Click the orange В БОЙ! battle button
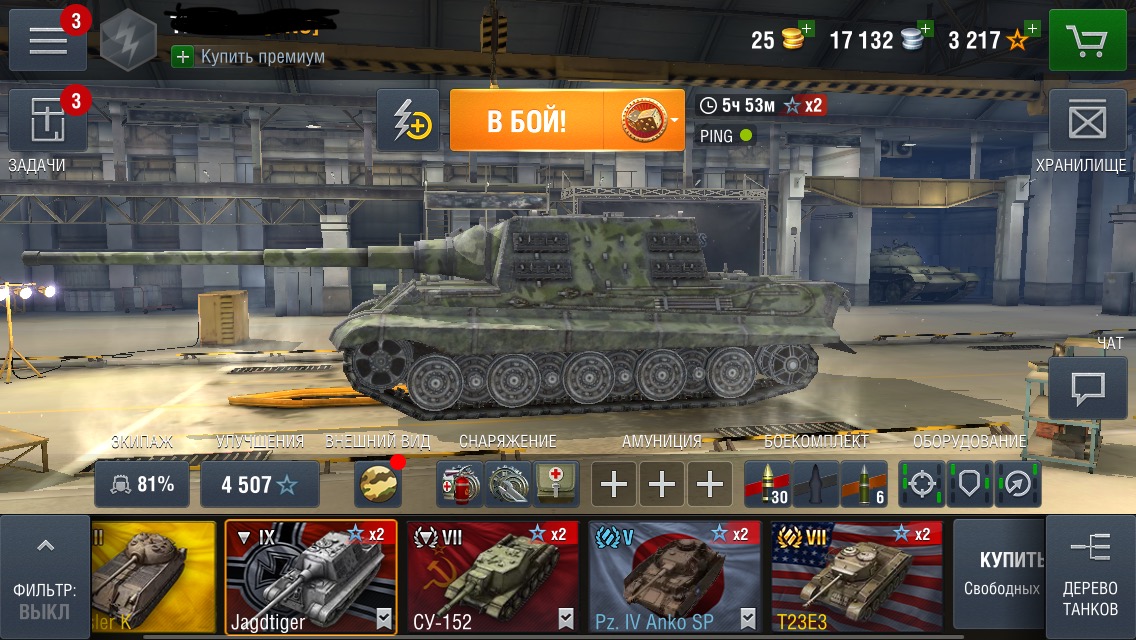Image resolution: width=1136 pixels, height=640 pixels. pos(527,121)
